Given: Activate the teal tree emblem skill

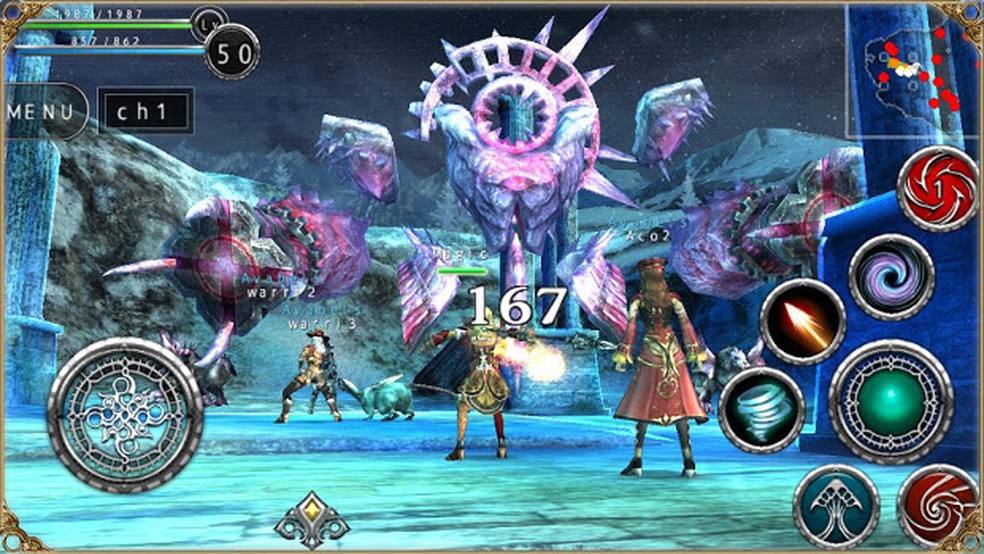Looking at the screenshot, I should (x=836, y=506).
